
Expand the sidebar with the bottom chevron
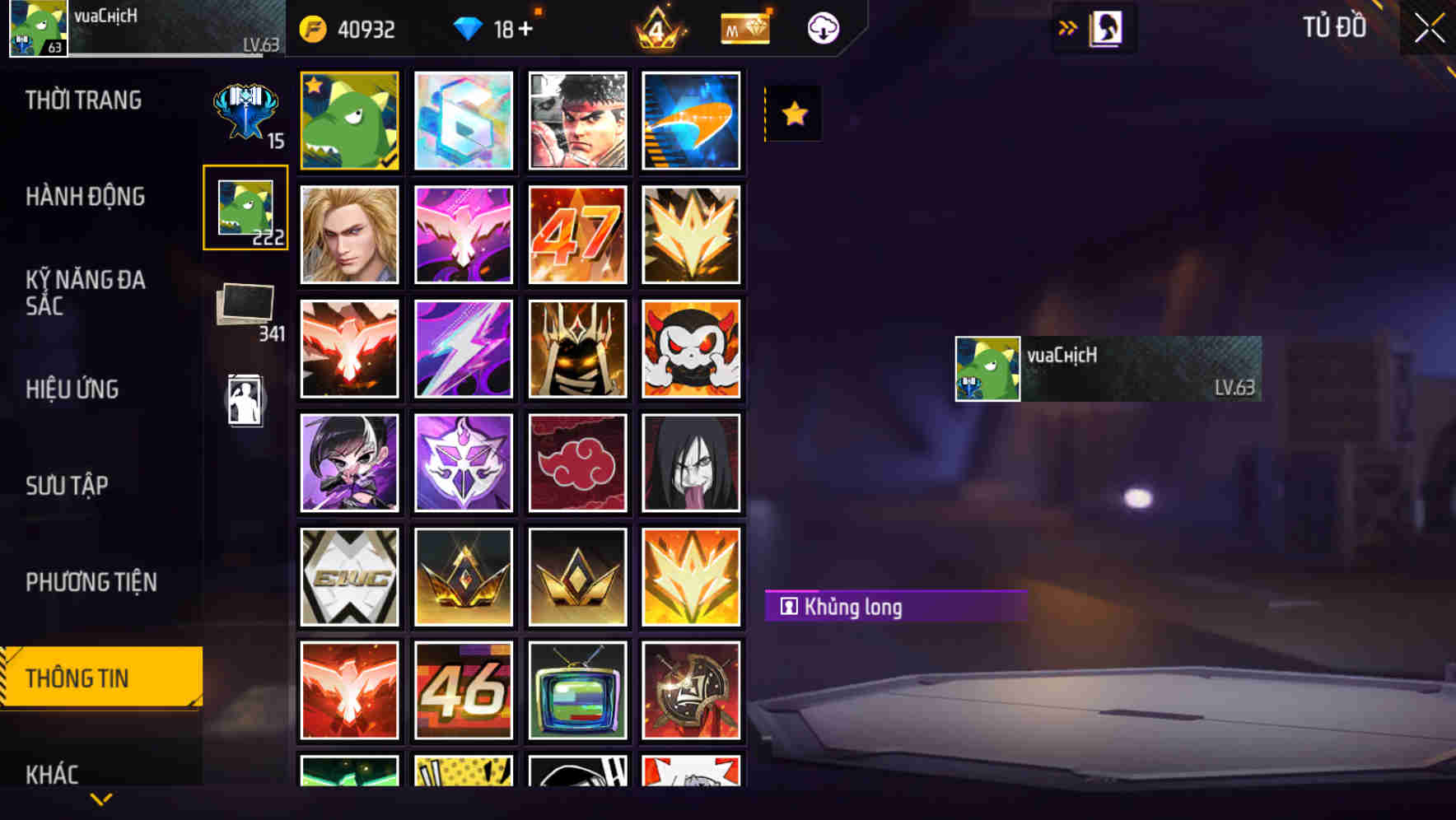click(100, 797)
